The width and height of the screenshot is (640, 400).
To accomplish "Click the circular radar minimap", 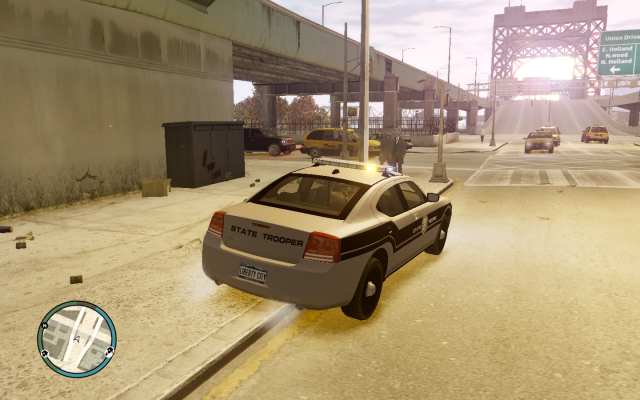I will (77, 339).
